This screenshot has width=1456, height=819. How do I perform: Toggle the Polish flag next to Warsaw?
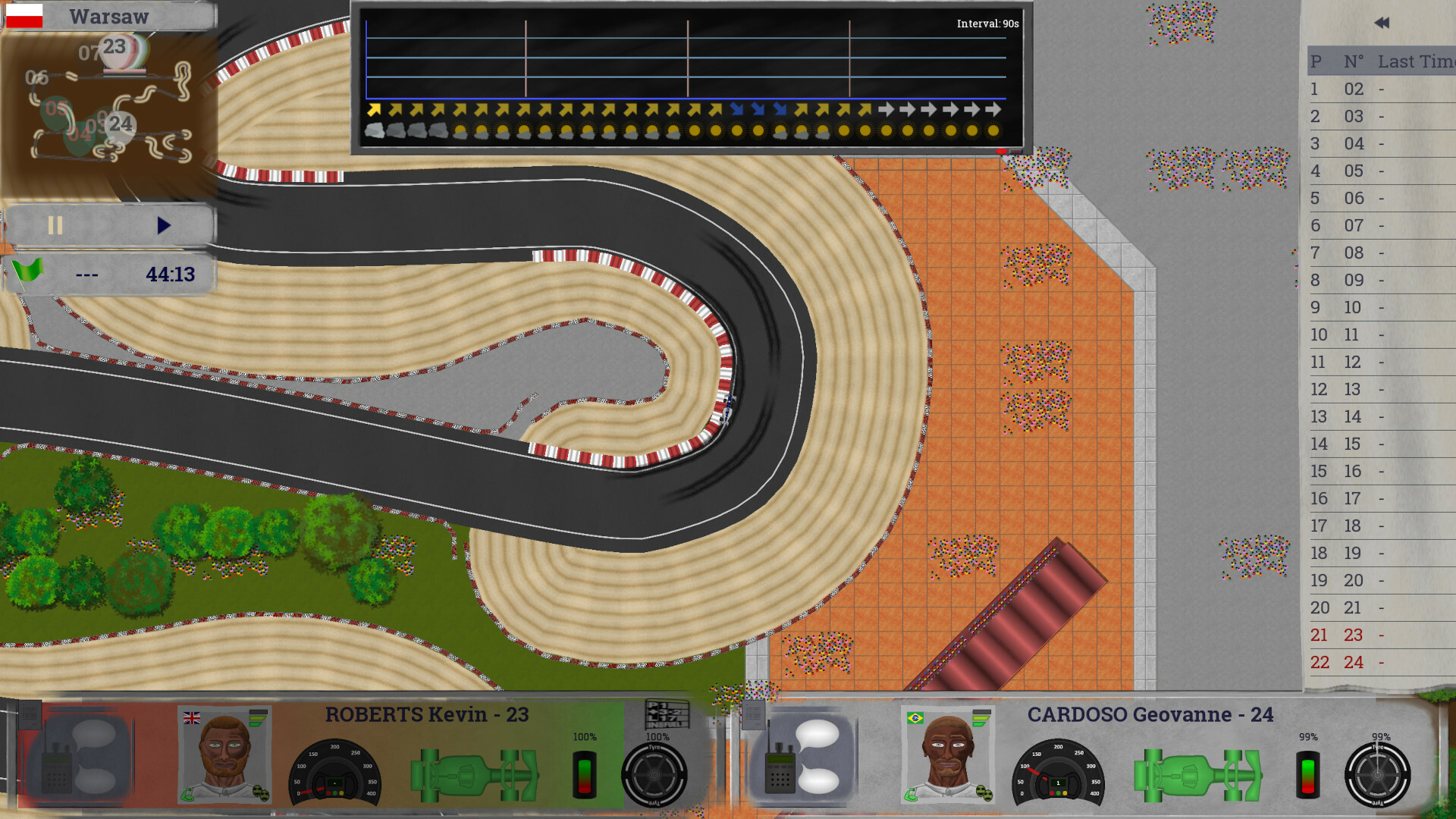[24, 15]
